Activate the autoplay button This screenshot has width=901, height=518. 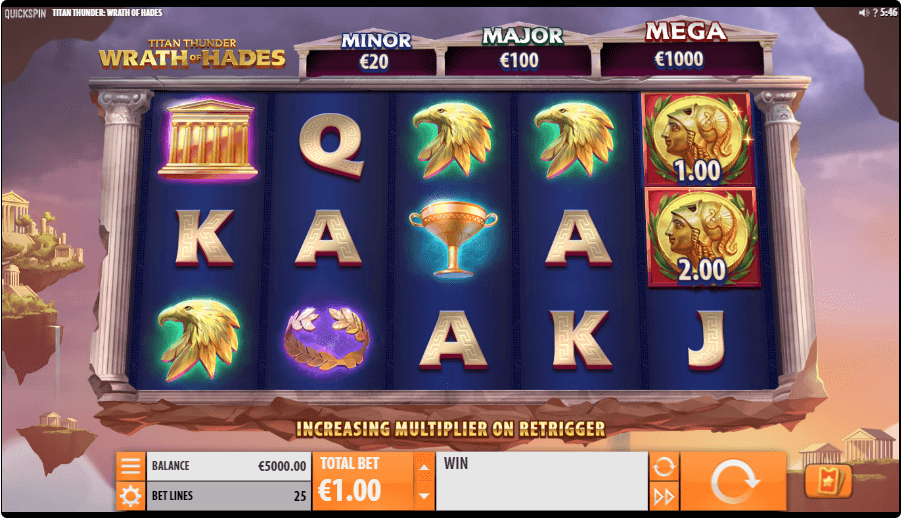tap(663, 466)
